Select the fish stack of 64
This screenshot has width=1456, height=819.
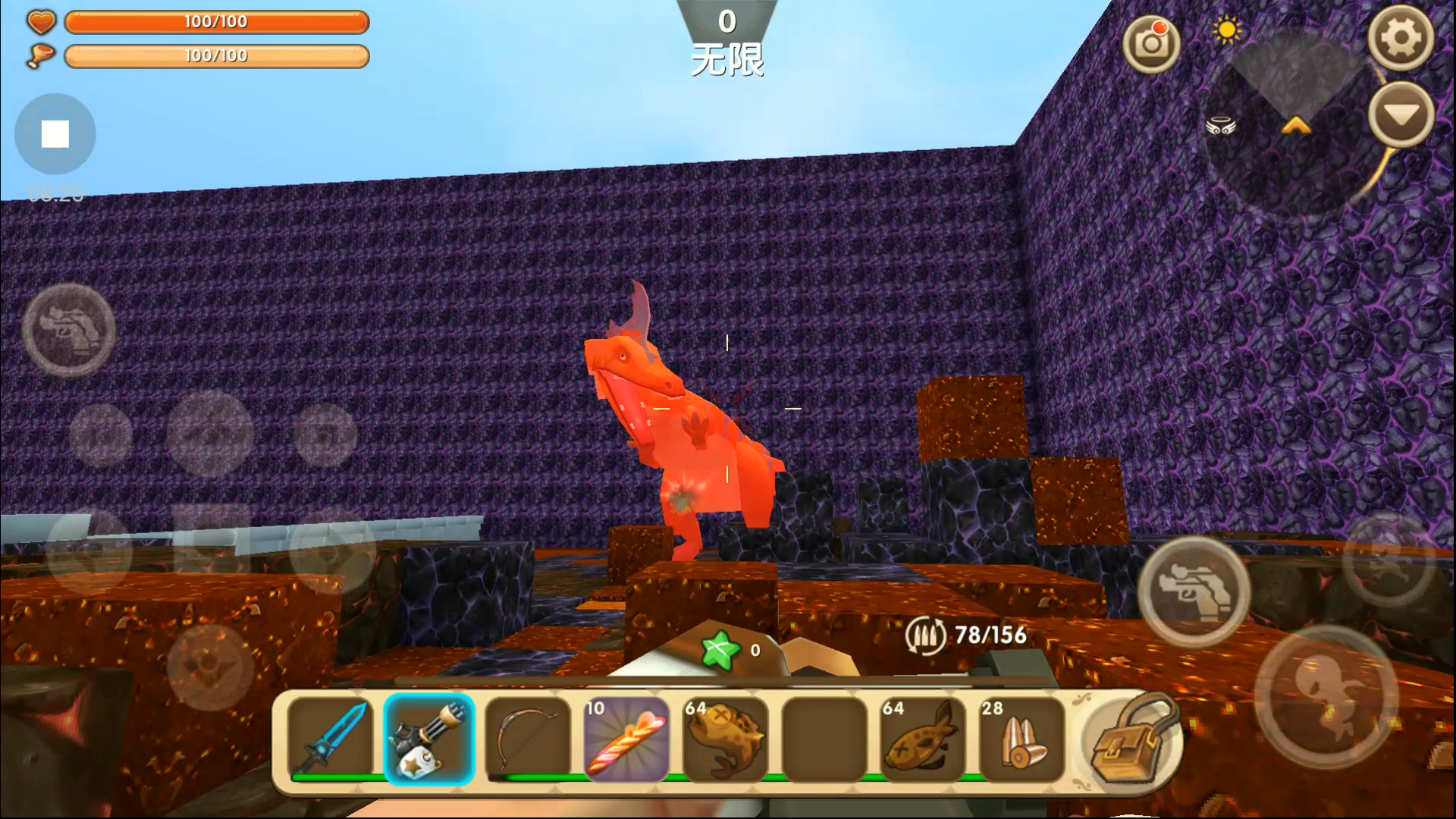[922, 739]
